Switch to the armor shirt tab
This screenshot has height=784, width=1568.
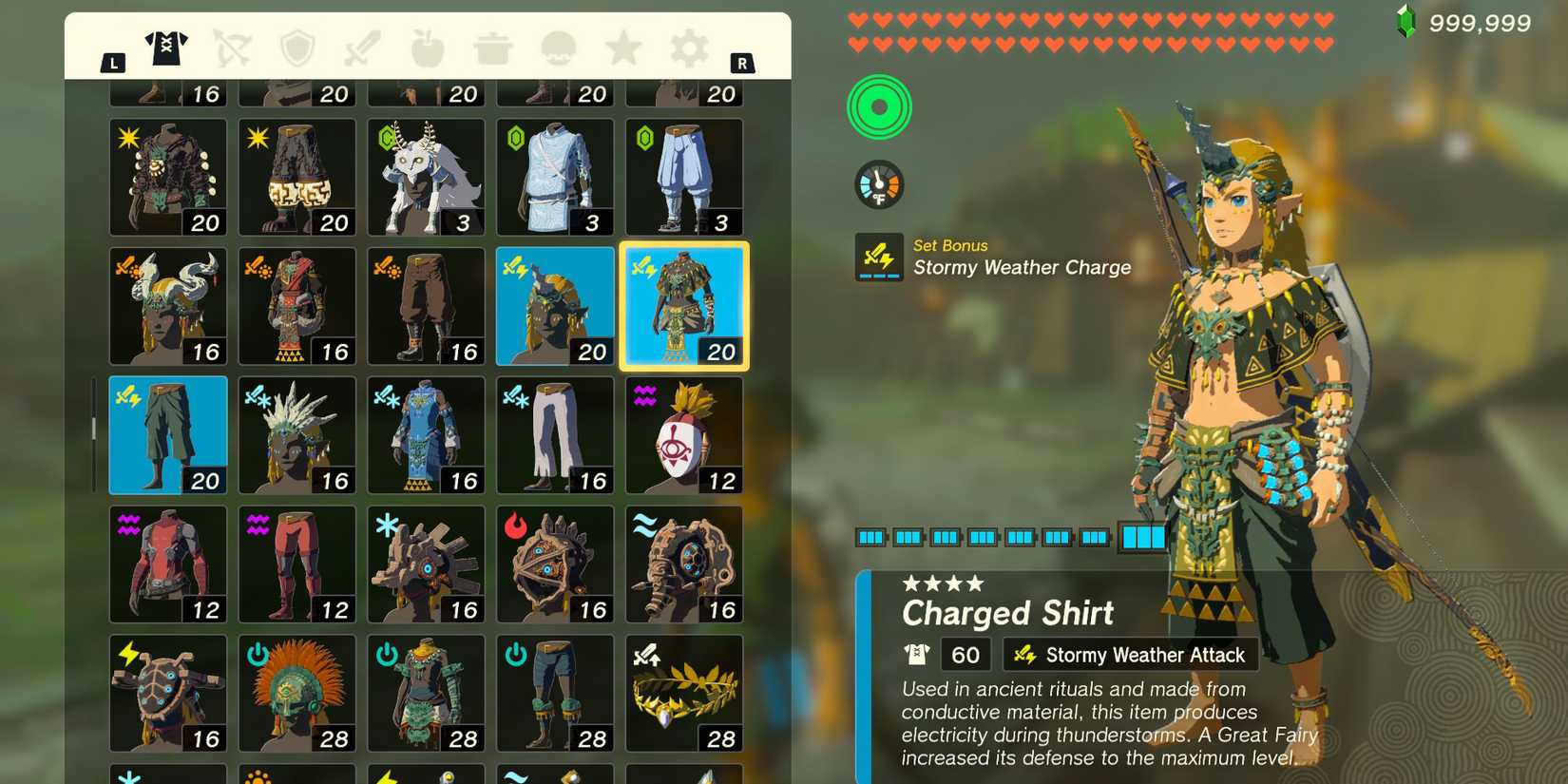(x=168, y=49)
